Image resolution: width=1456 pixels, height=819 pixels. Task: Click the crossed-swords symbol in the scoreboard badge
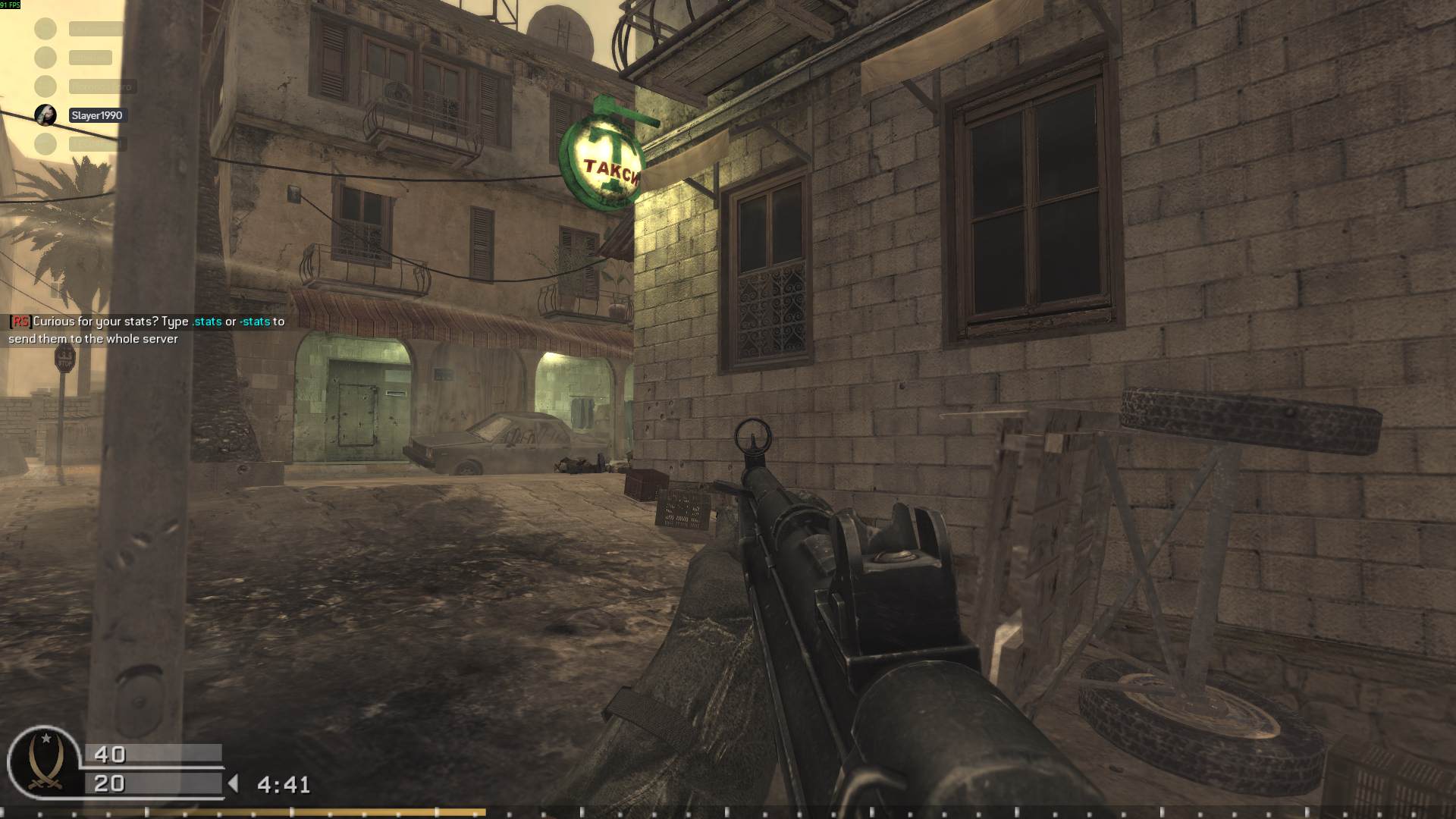tap(45, 785)
